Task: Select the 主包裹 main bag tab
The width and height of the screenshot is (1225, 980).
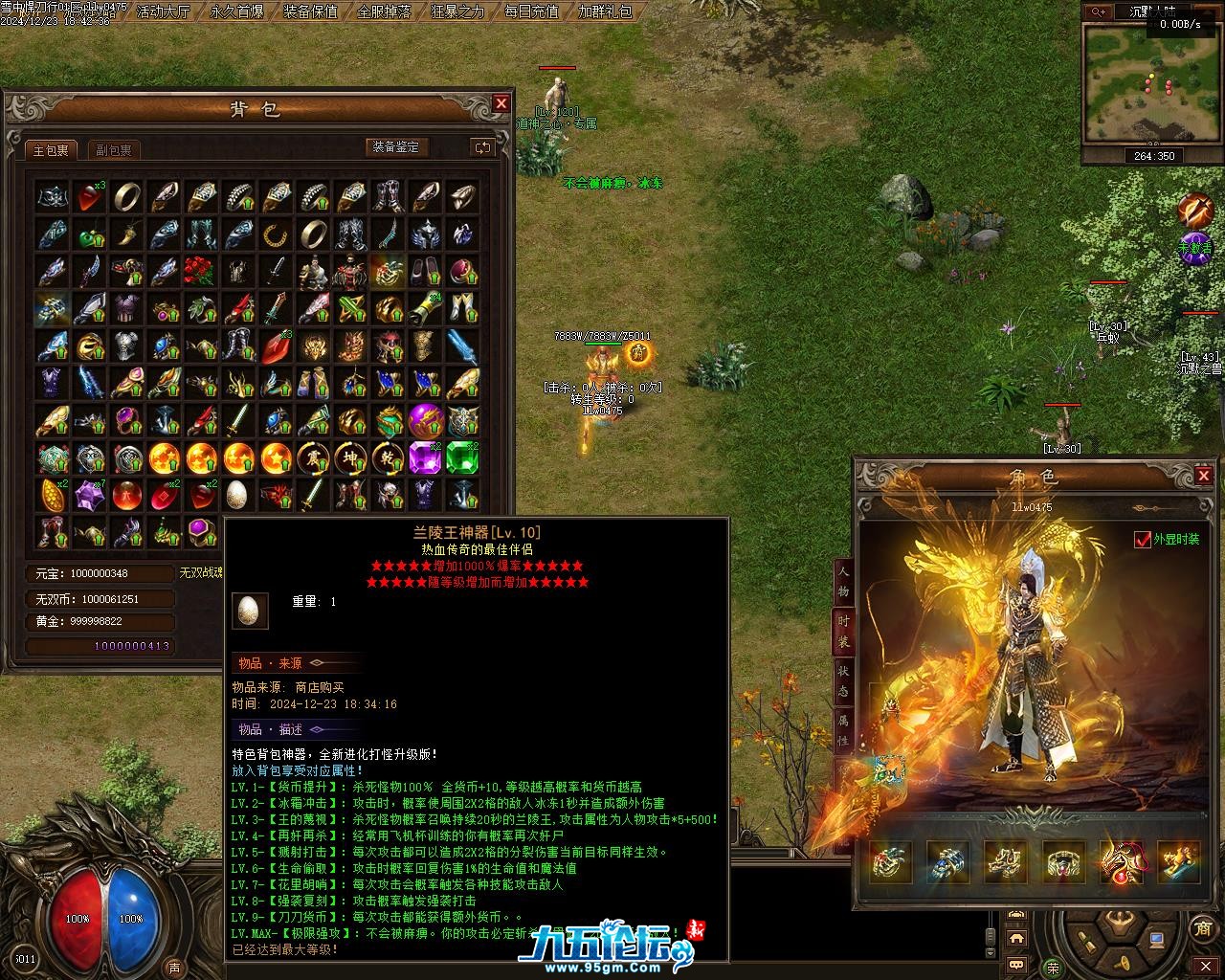Action: tap(51, 150)
